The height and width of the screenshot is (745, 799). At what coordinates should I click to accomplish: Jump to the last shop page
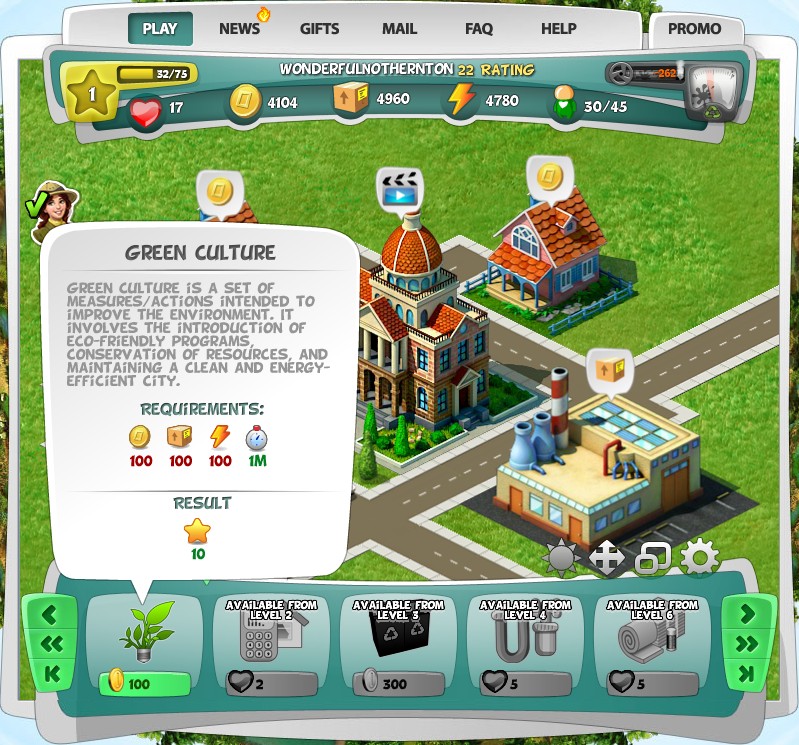point(747,675)
